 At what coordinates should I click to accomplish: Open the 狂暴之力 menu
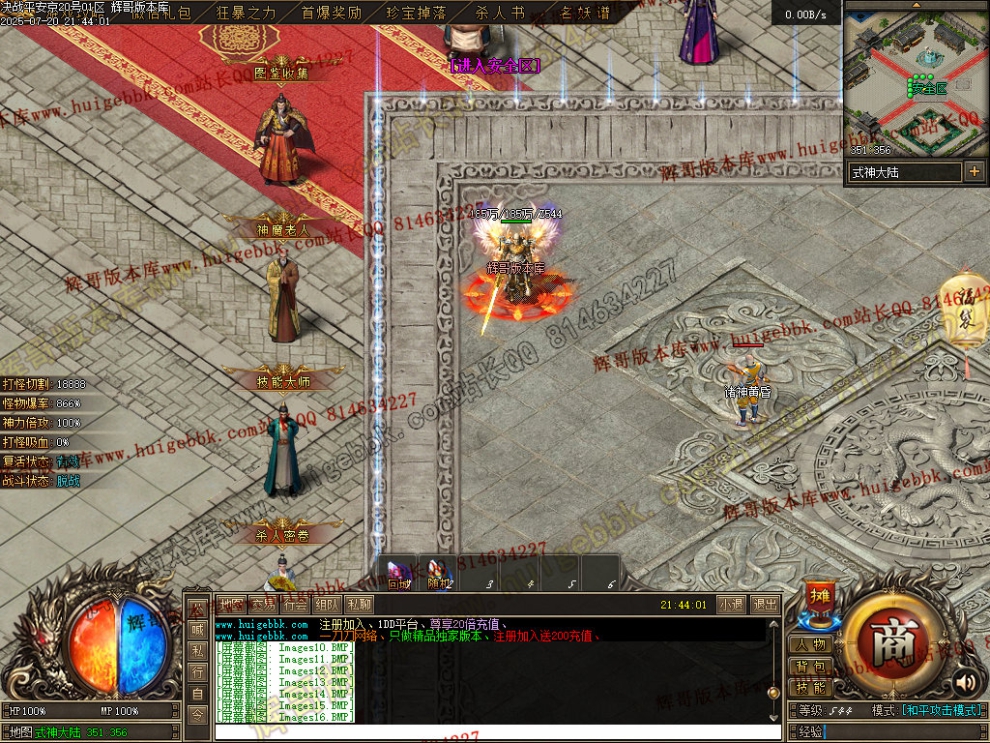246,13
